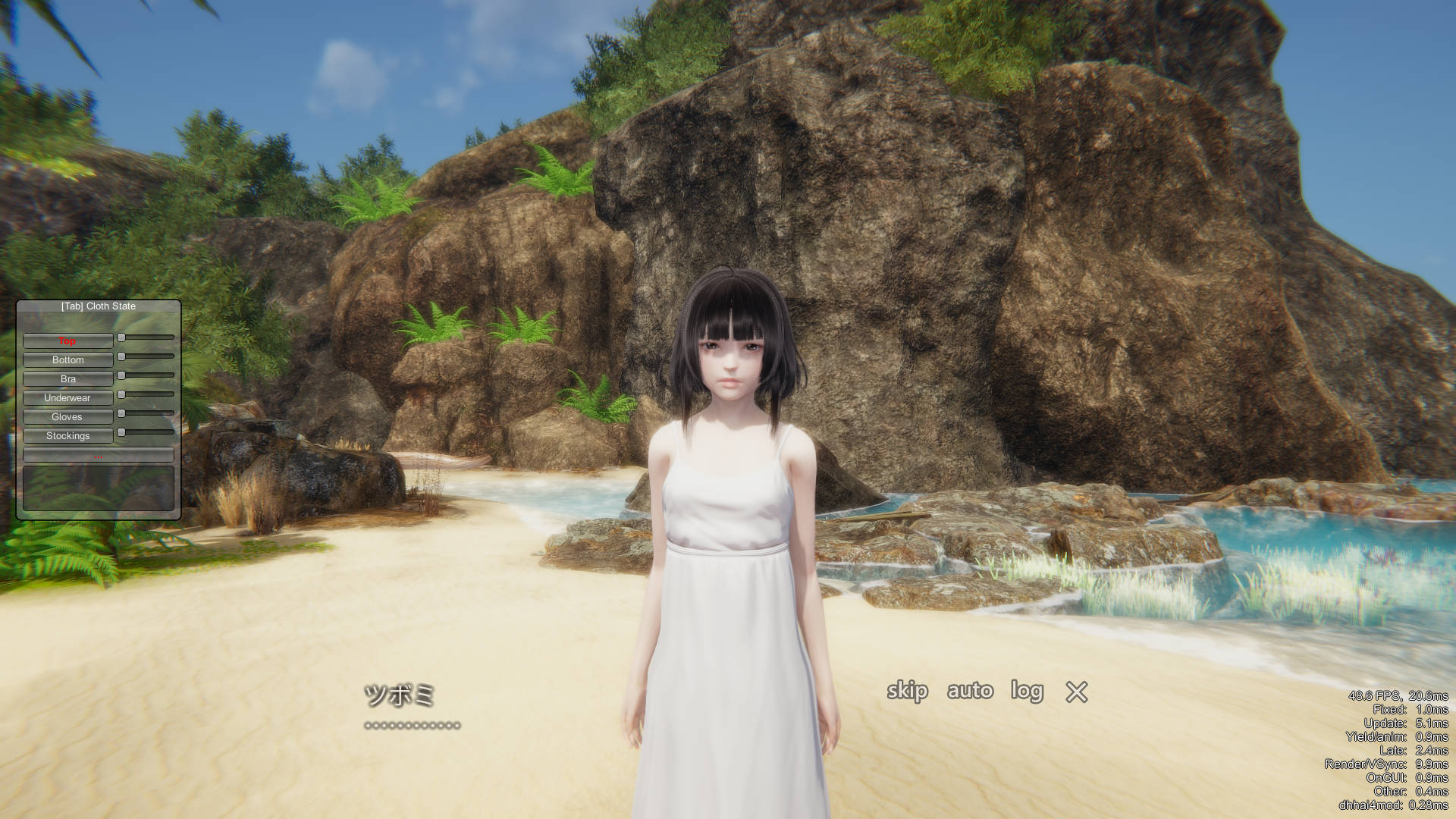Click the slider next to Top
Viewport: 1456px width, 819px height.
point(146,337)
